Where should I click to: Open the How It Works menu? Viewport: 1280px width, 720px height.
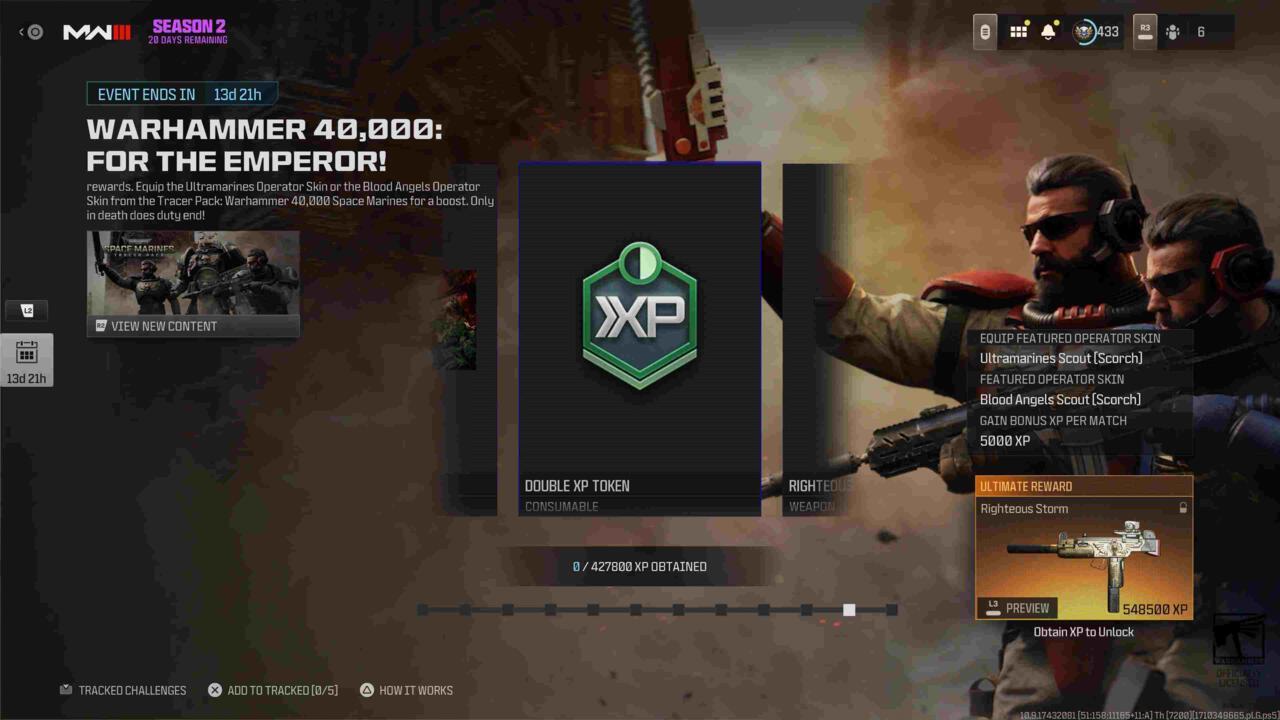click(x=406, y=690)
